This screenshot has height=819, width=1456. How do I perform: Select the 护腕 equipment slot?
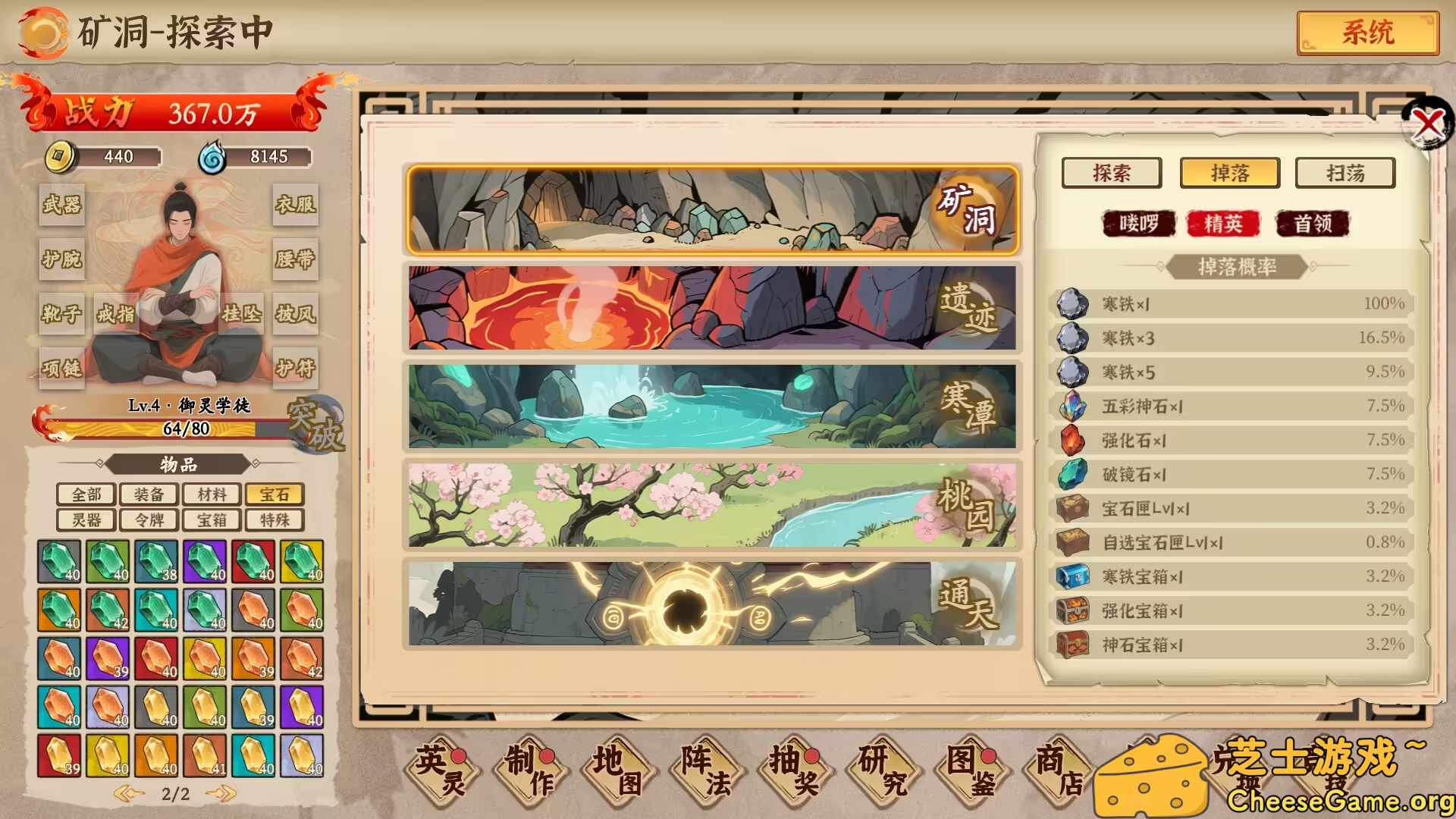point(61,260)
